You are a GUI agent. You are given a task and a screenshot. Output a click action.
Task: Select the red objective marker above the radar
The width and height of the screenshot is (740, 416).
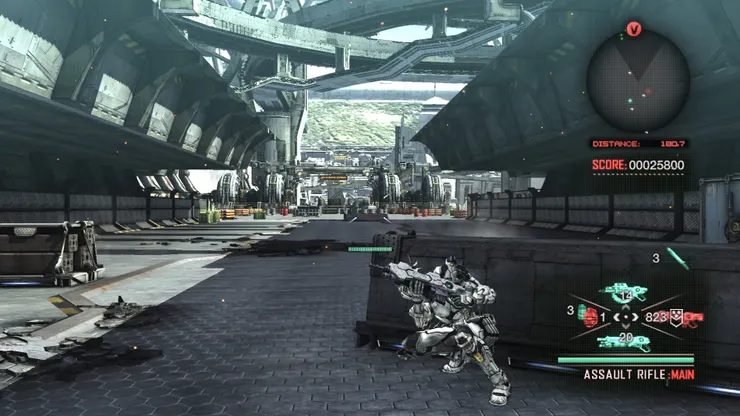[x=633, y=29]
